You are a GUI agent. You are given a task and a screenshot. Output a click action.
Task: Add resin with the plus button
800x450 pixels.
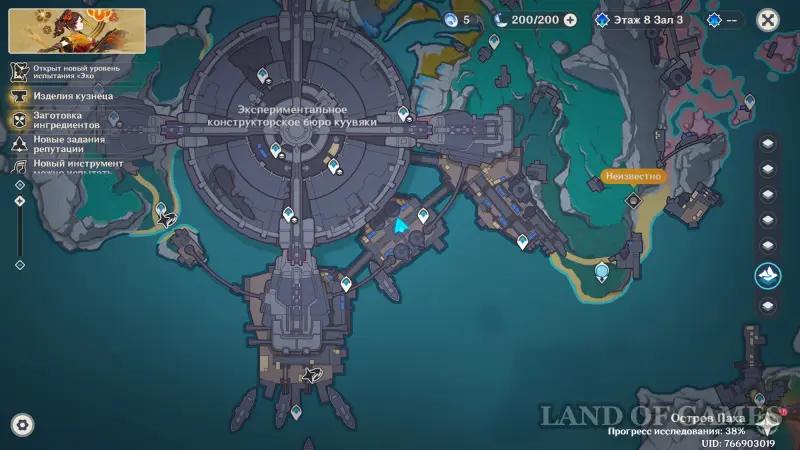(570, 19)
